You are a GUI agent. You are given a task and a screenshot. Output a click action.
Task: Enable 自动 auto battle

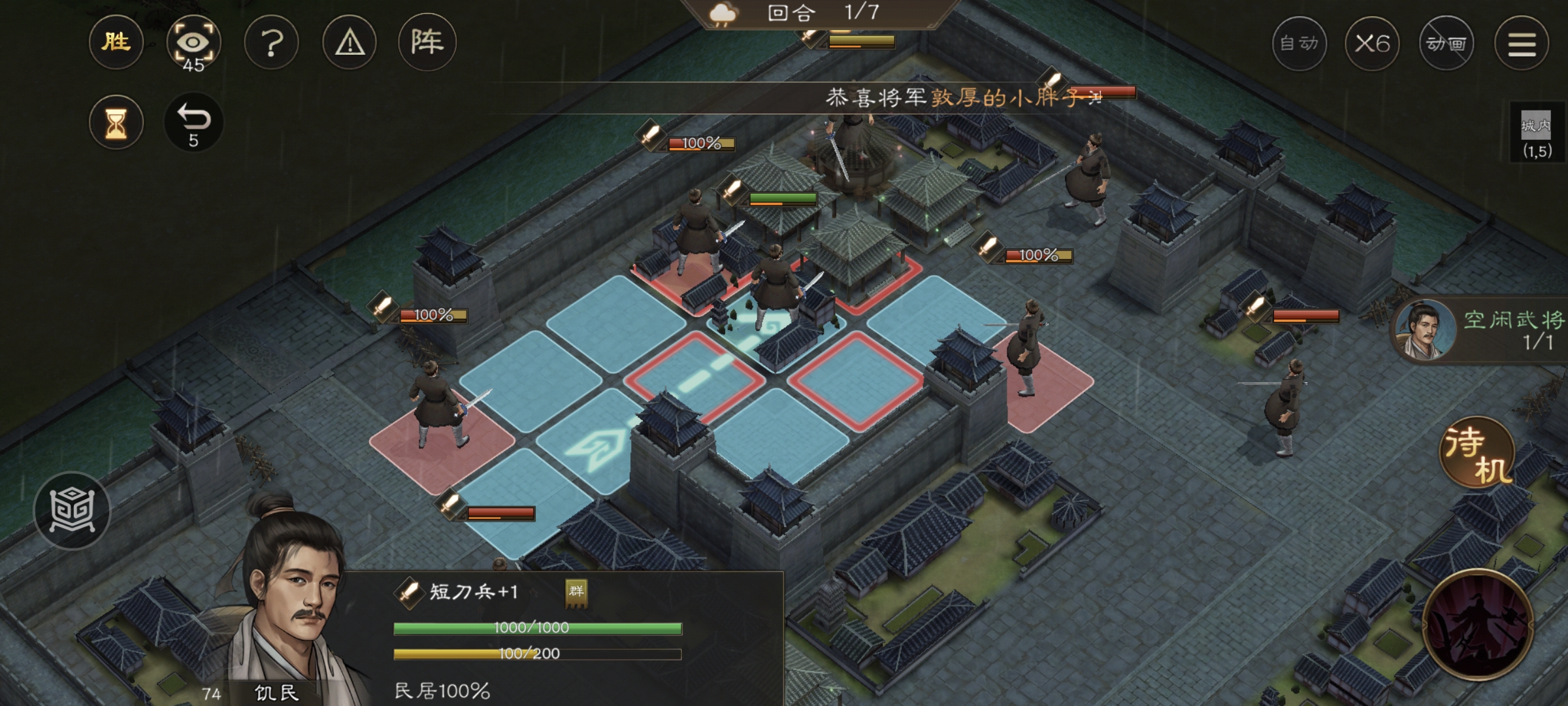[1299, 44]
